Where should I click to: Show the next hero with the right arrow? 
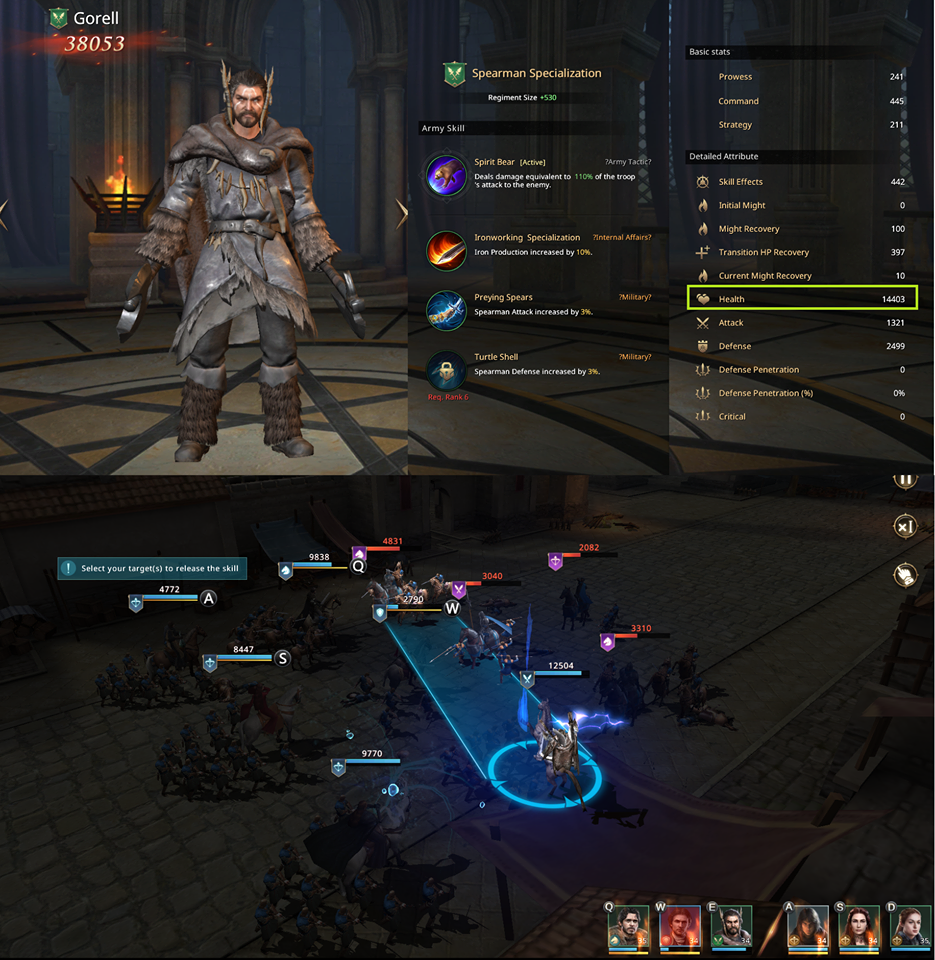point(402,213)
